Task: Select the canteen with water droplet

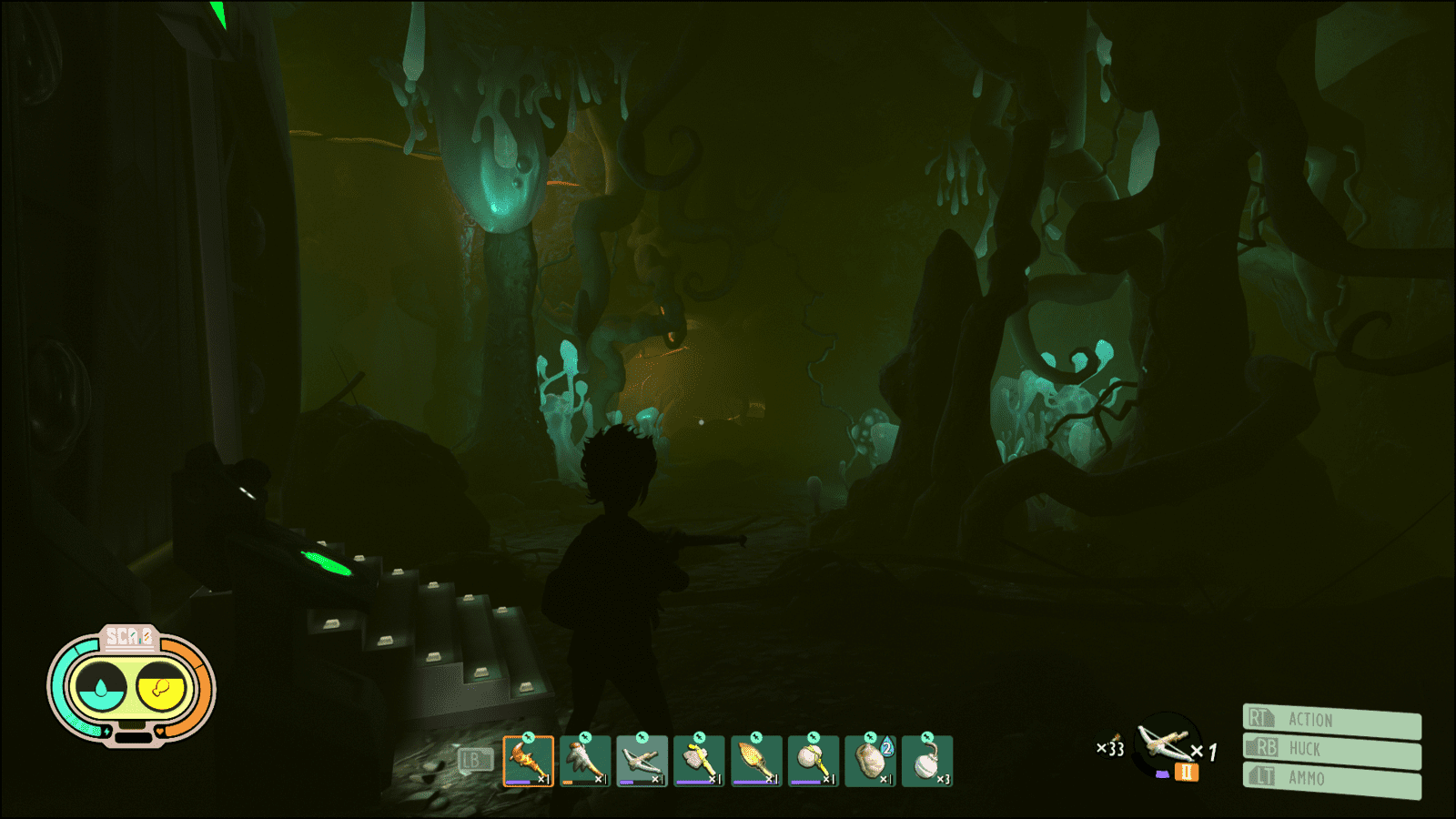Action: 870,761
